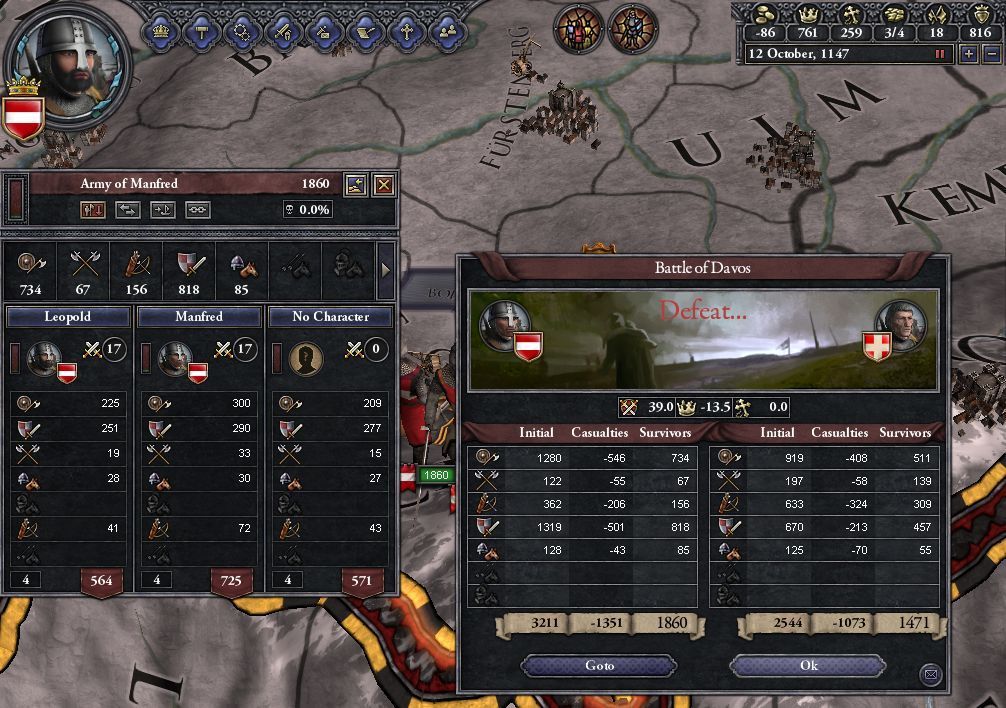Open the crown tab in the top menu

click(160, 30)
